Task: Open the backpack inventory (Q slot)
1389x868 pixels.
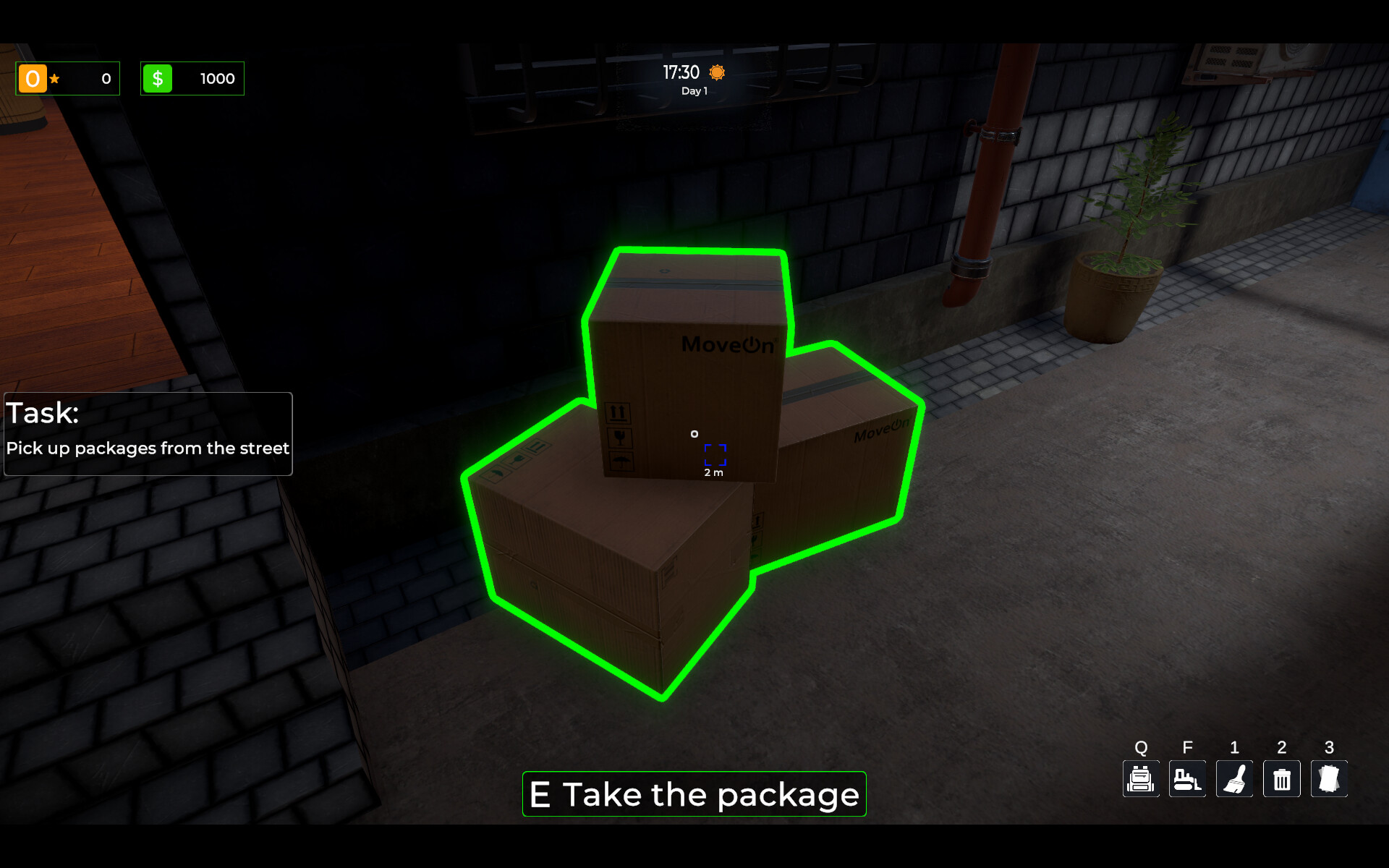Action: 1141,779
